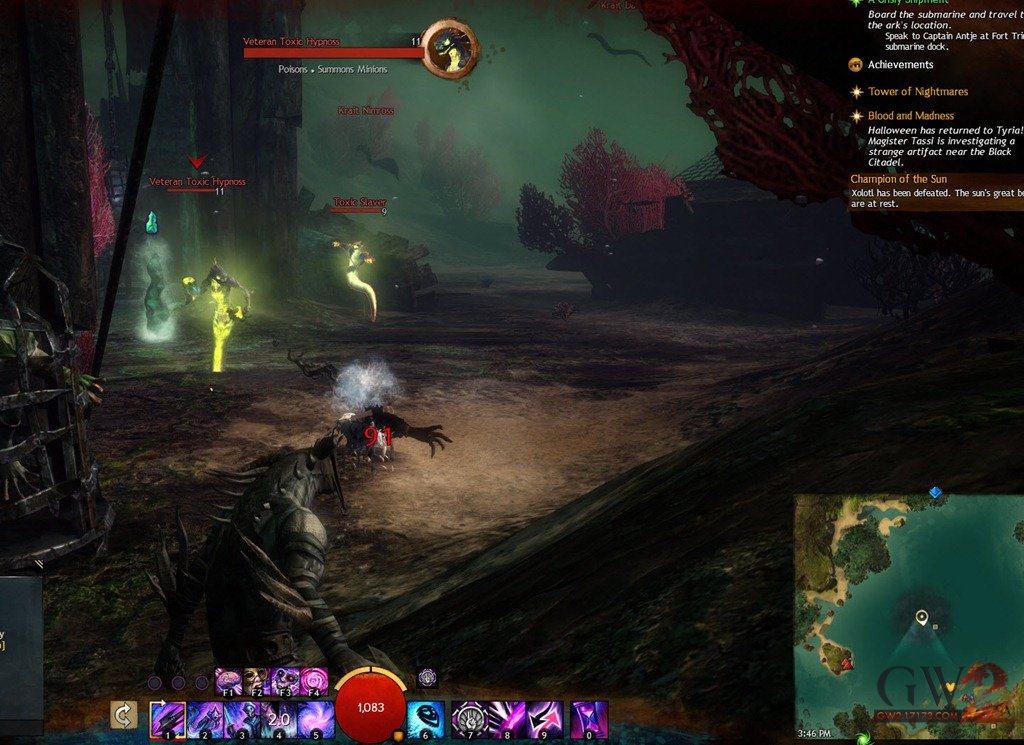Click the minimap in the corner
1024x745 pixels.
tap(905, 615)
